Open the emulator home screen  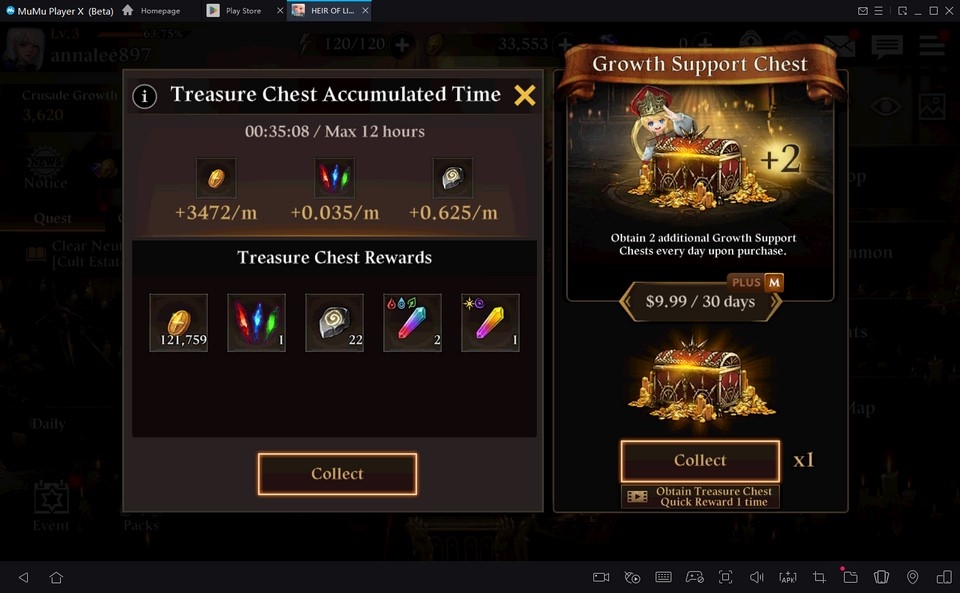(56, 577)
